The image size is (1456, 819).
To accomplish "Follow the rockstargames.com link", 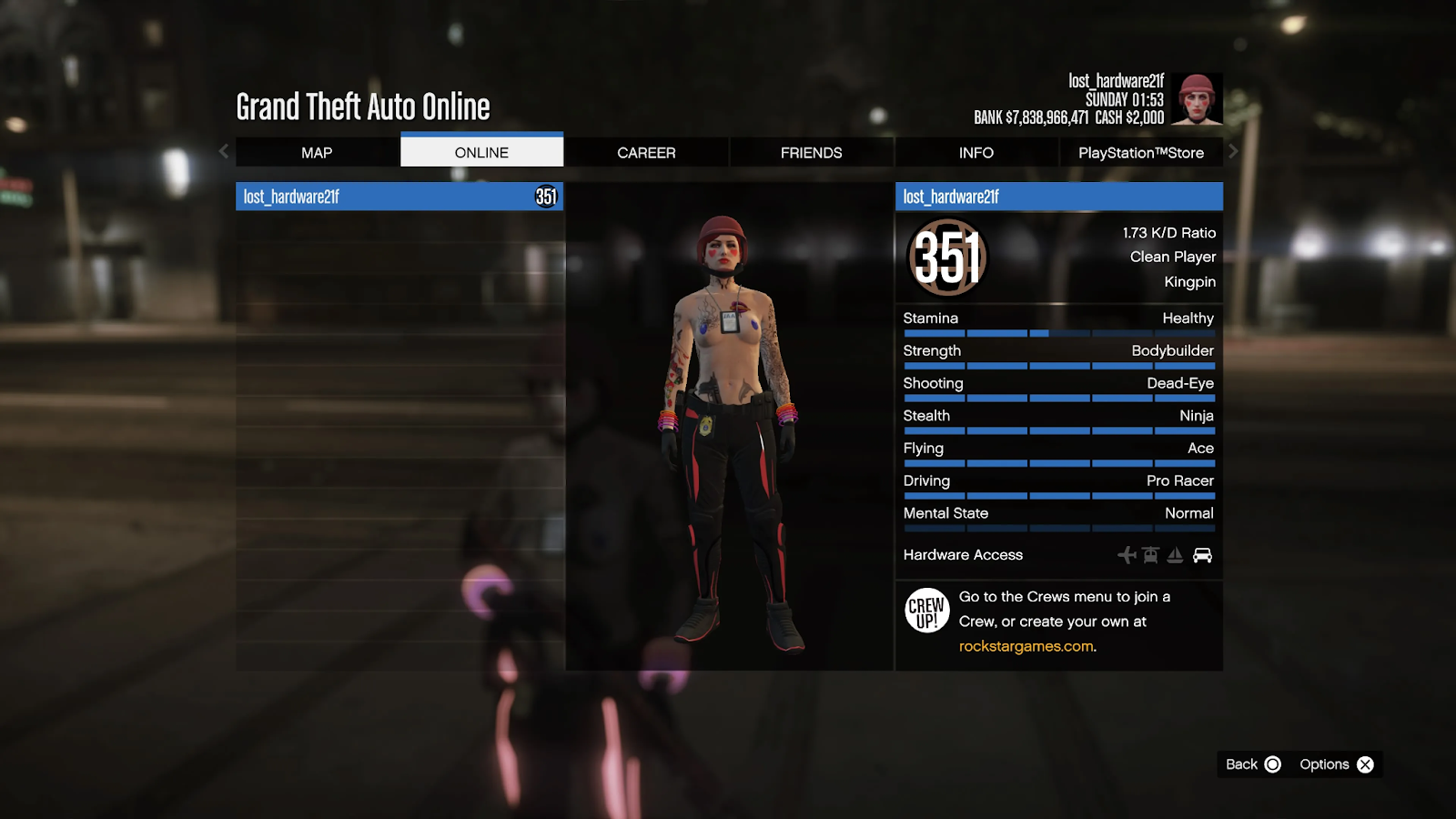I will (1026, 646).
